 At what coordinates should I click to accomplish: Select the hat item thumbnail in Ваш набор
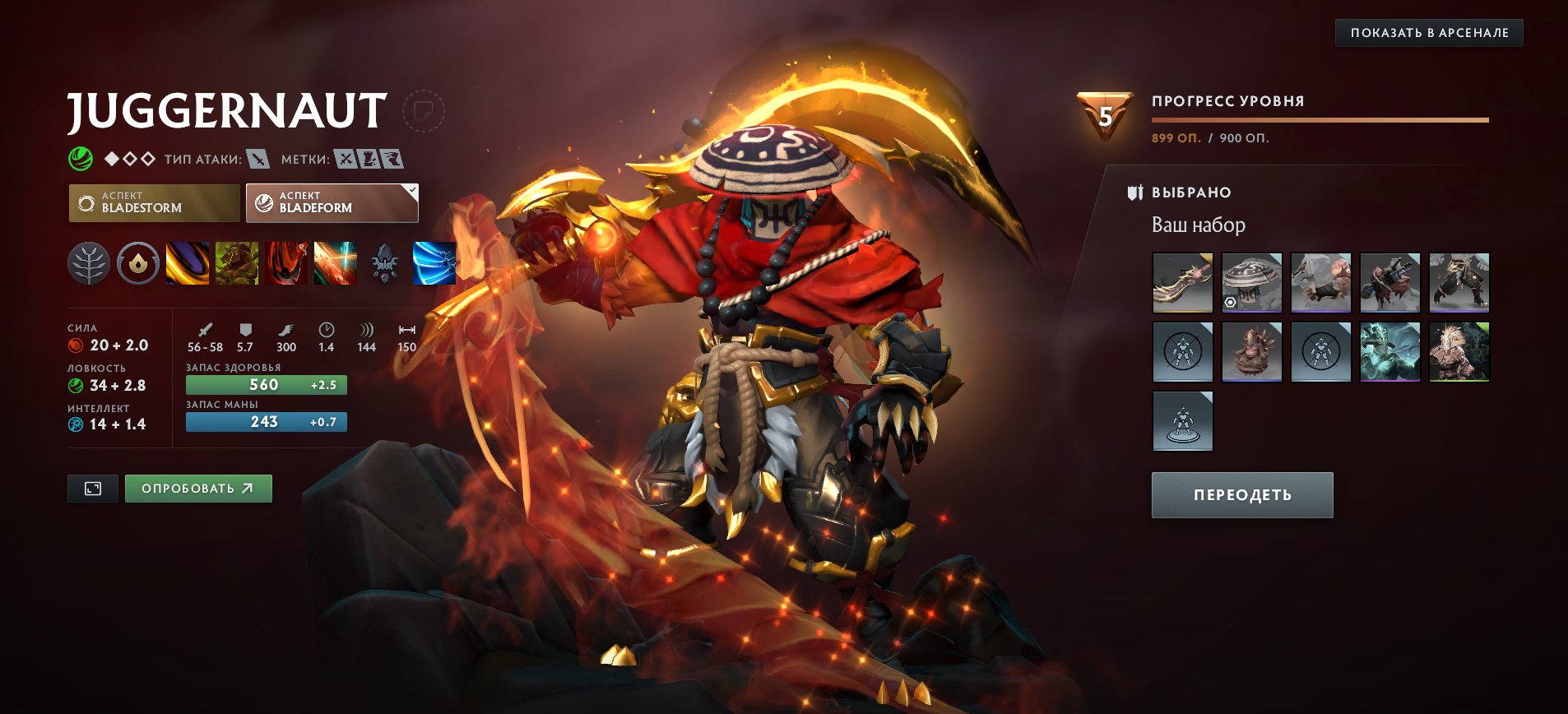click(1252, 283)
